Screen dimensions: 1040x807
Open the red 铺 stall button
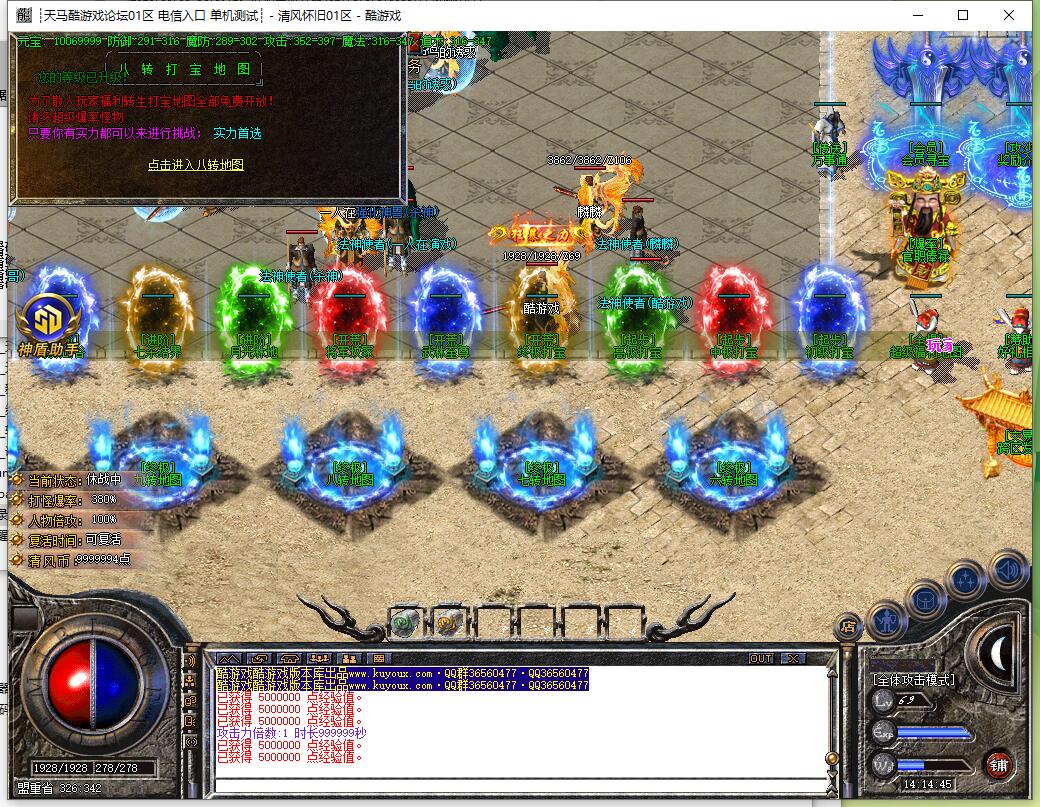pyautogui.click(x=997, y=763)
